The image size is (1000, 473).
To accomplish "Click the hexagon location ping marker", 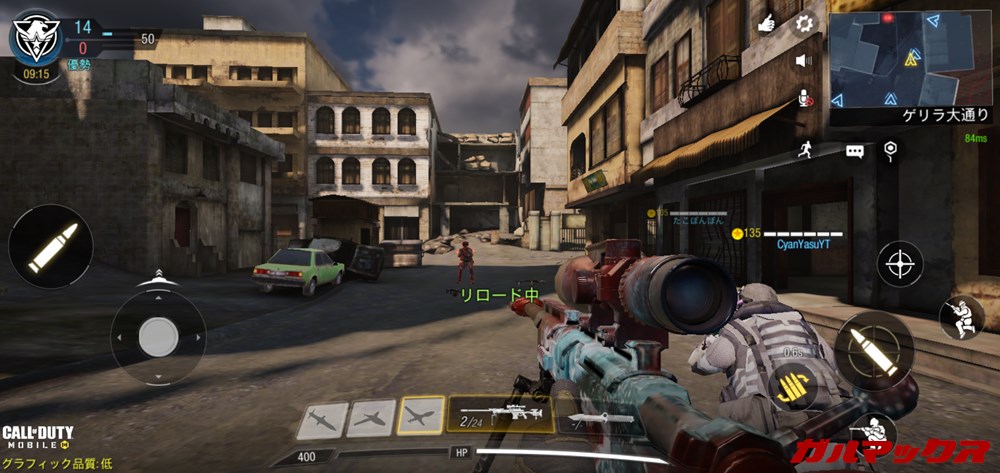I will [889, 150].
